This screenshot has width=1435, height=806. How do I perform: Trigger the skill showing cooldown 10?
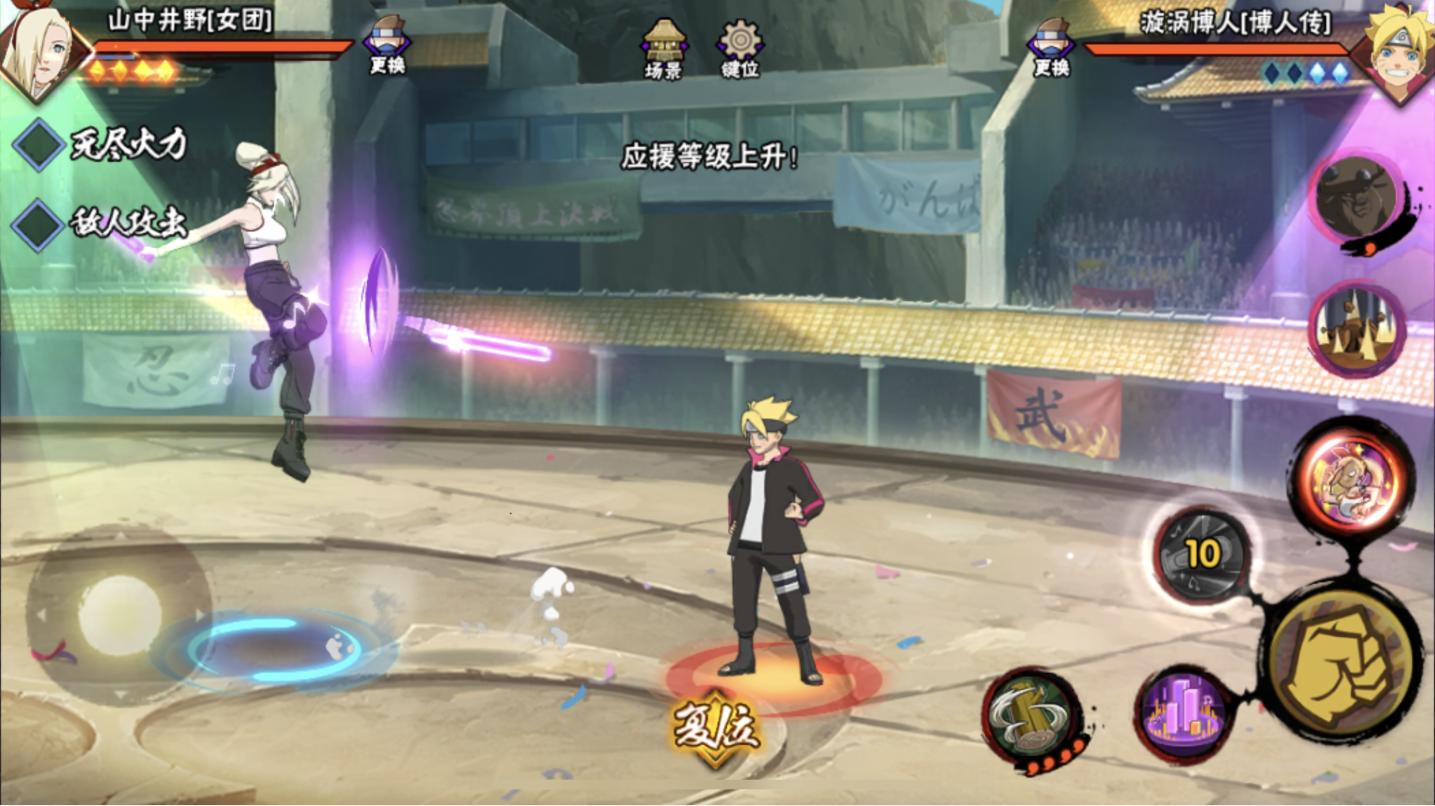point(1203,555)
